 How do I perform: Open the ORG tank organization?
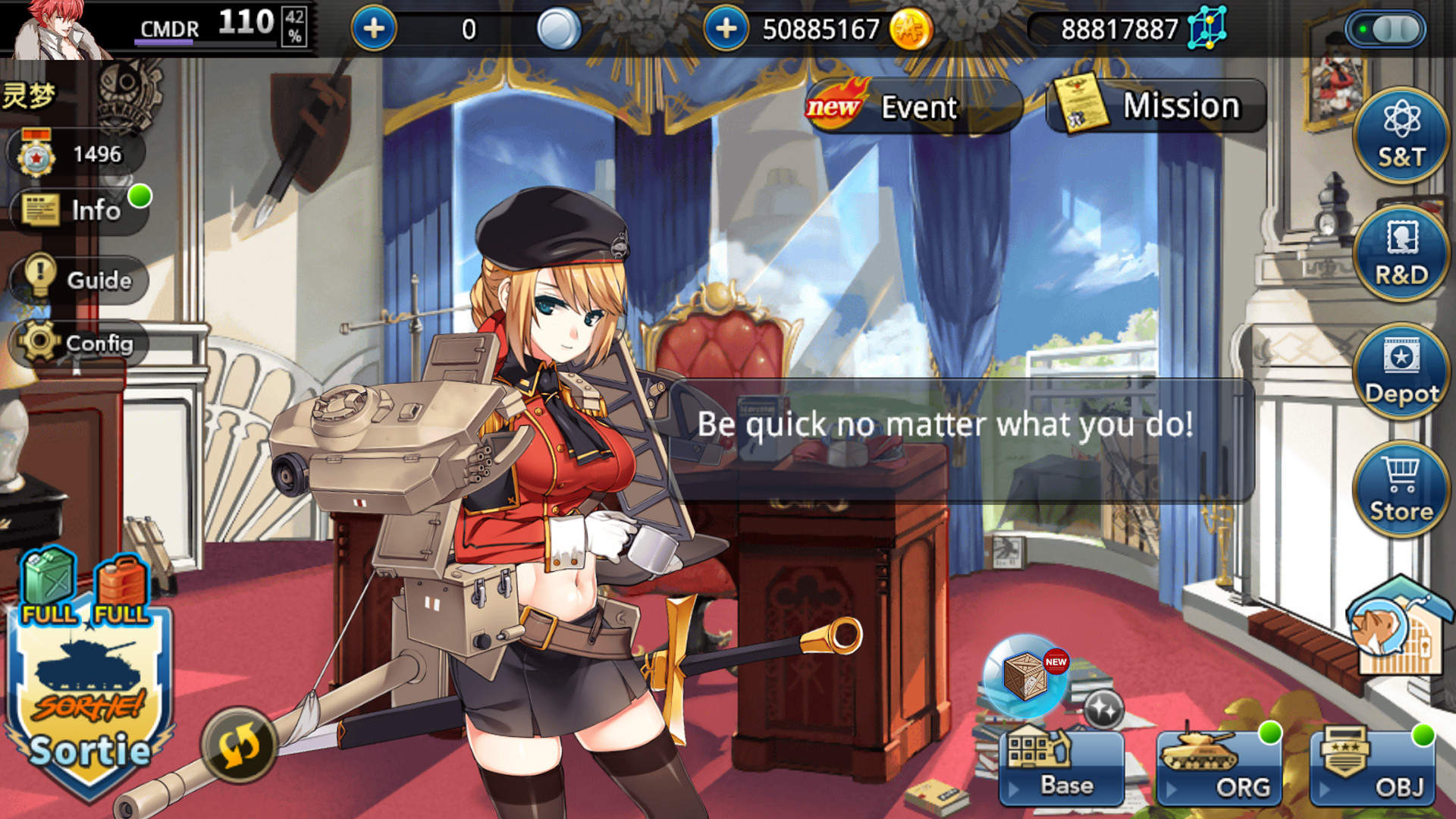[x=1218, y=767]
